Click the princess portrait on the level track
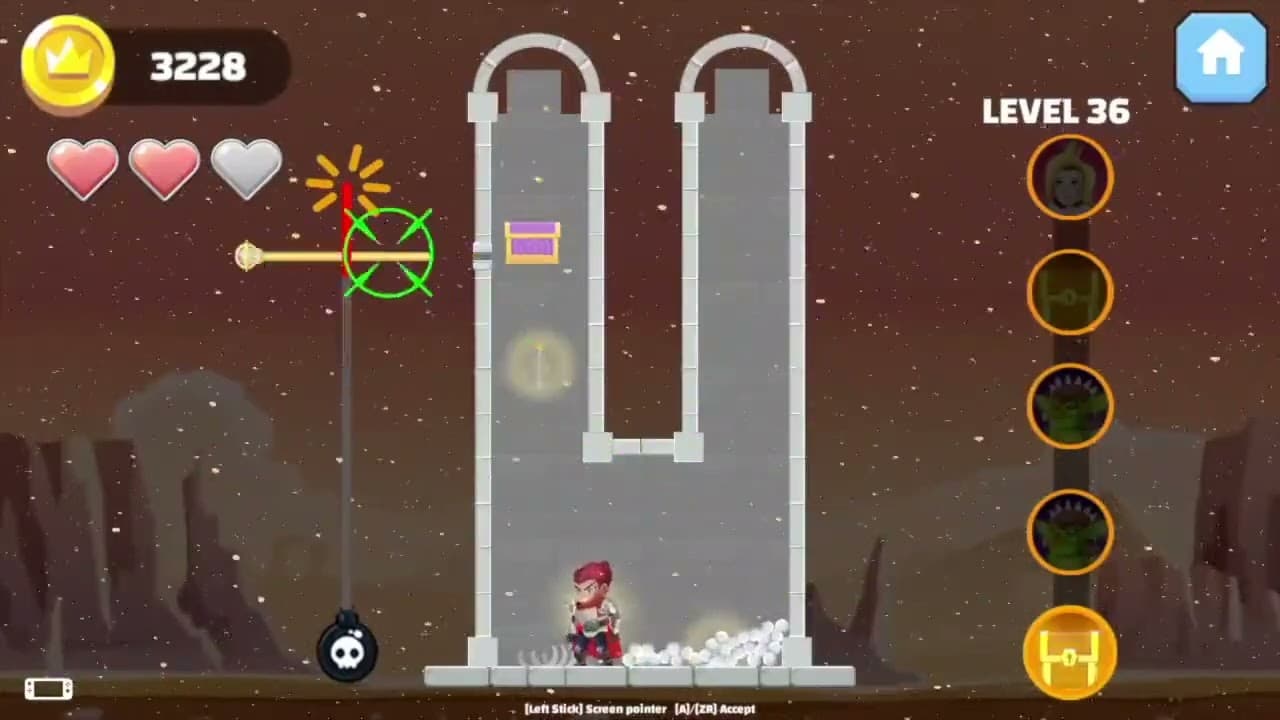Screen dimensions: 1280x720 (x=1069, y=177)
